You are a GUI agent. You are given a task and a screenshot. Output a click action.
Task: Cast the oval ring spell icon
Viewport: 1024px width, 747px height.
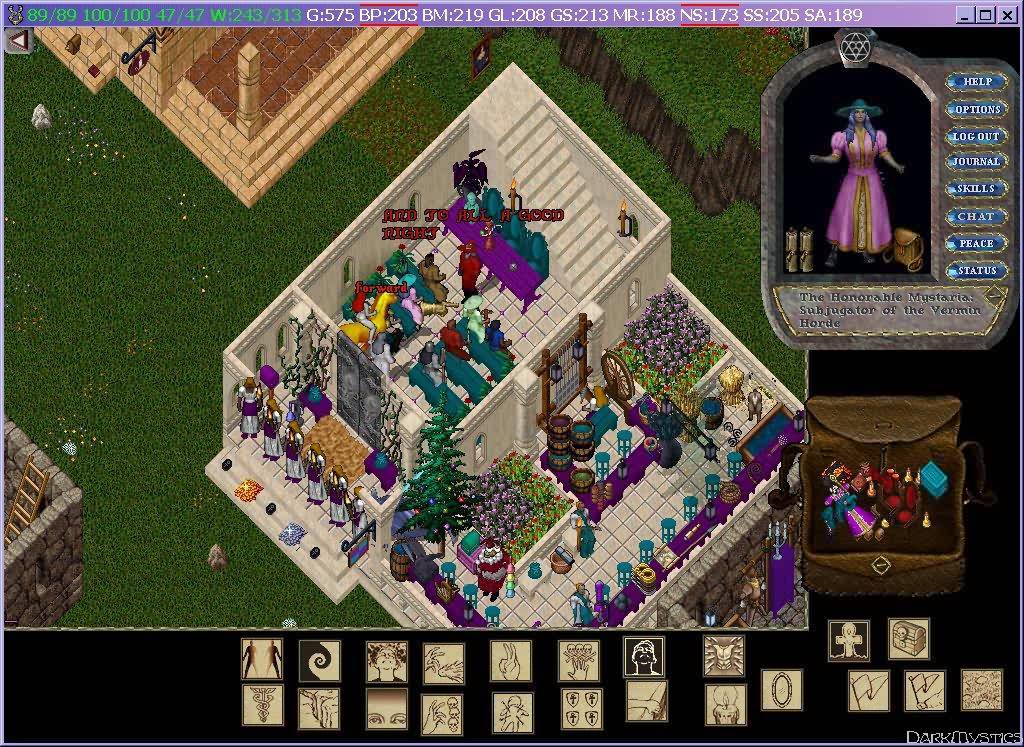[781, 689]
